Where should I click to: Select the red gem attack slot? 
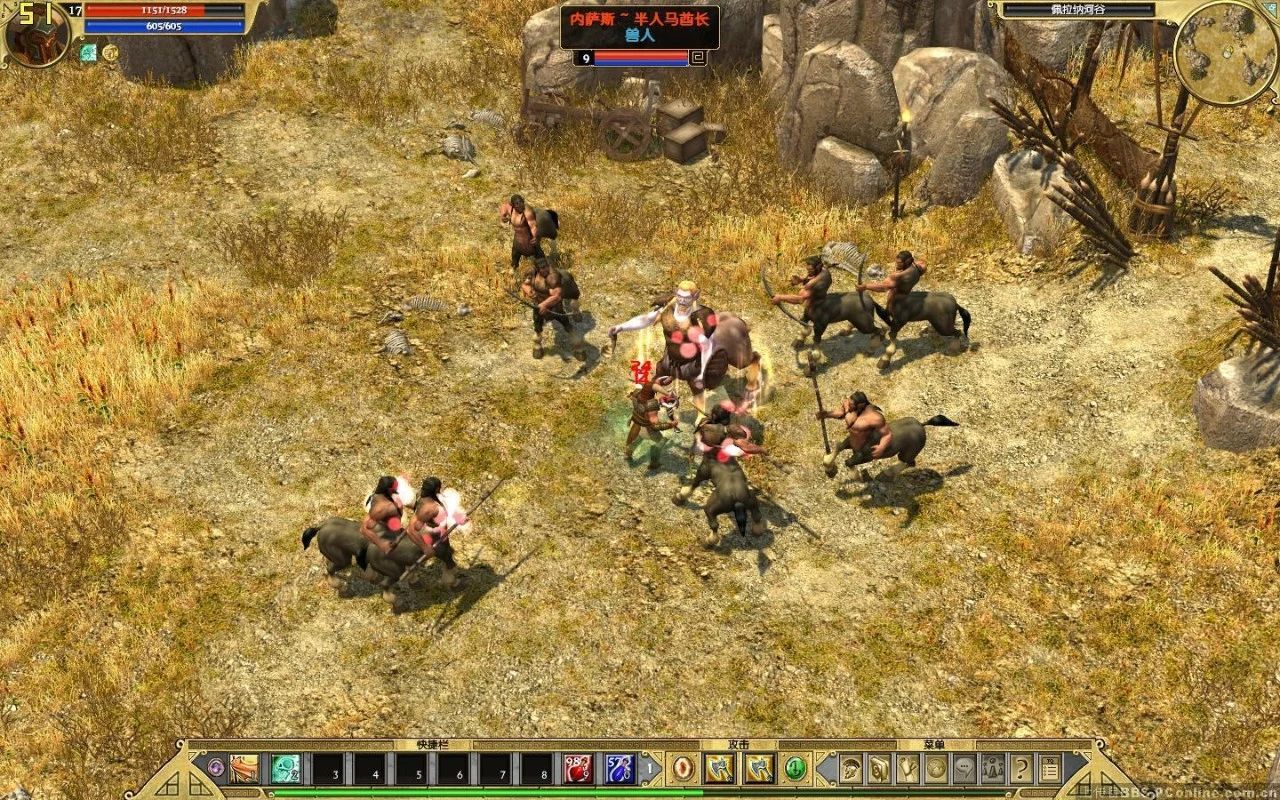click(x=683, y=769)
